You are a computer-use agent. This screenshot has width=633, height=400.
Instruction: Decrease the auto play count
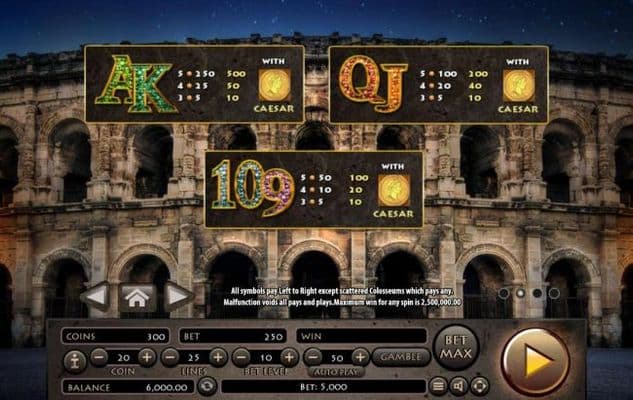point(313,357)
